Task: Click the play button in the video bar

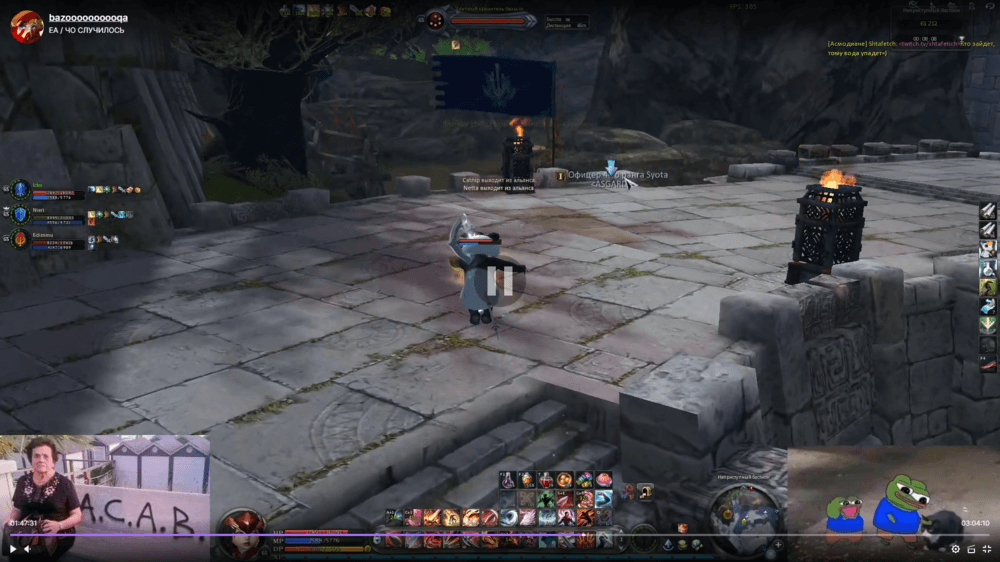Action: tap(13, 548)
